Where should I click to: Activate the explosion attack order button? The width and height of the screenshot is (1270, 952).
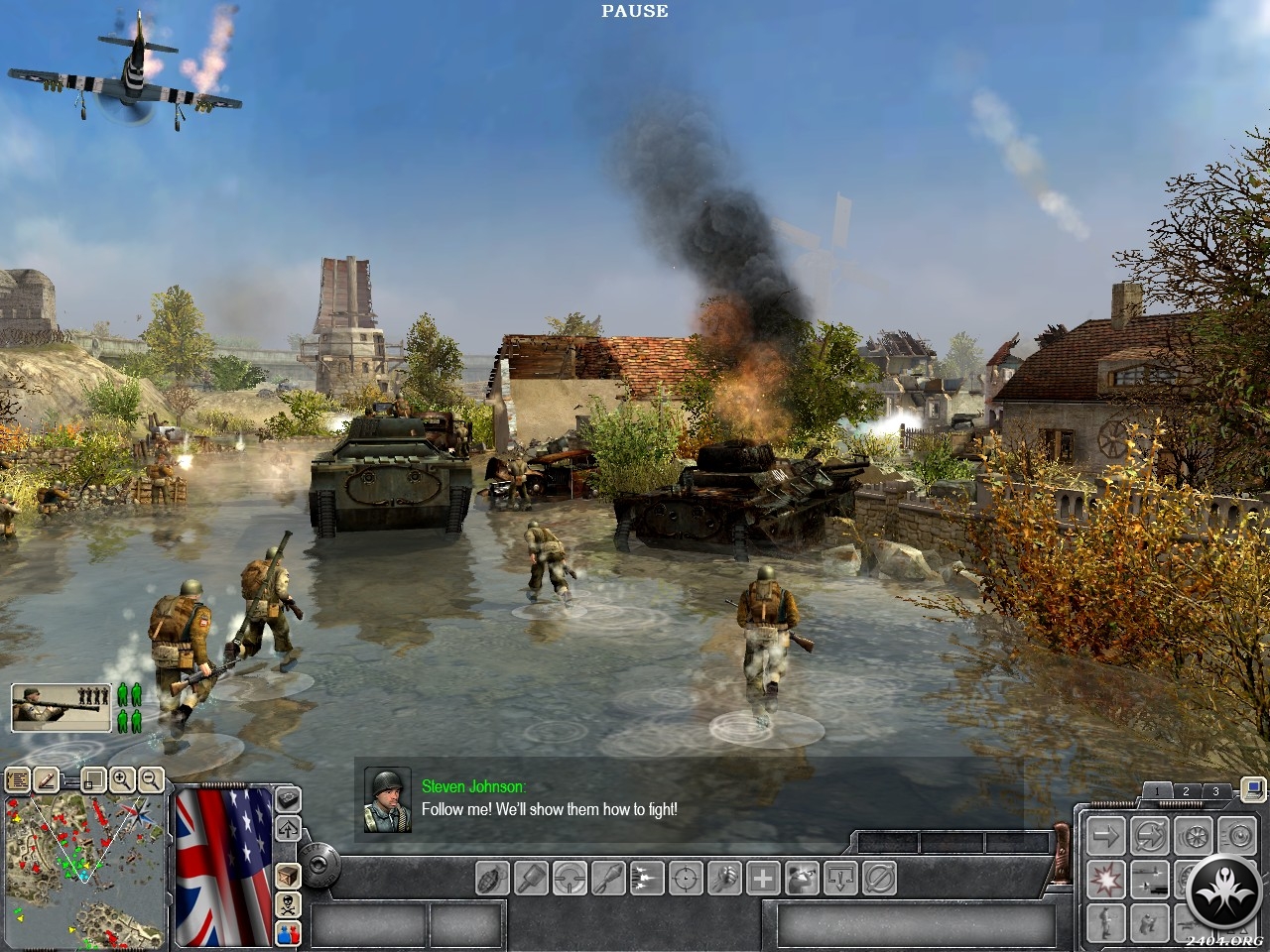click(1104, 878)
